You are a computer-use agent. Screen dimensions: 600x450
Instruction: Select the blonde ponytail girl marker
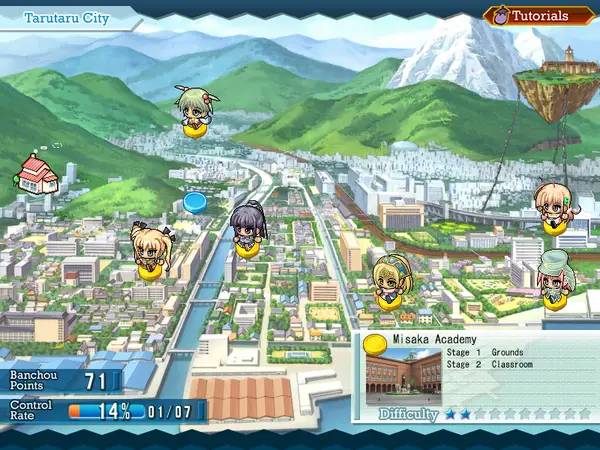(x=151, y=250)
